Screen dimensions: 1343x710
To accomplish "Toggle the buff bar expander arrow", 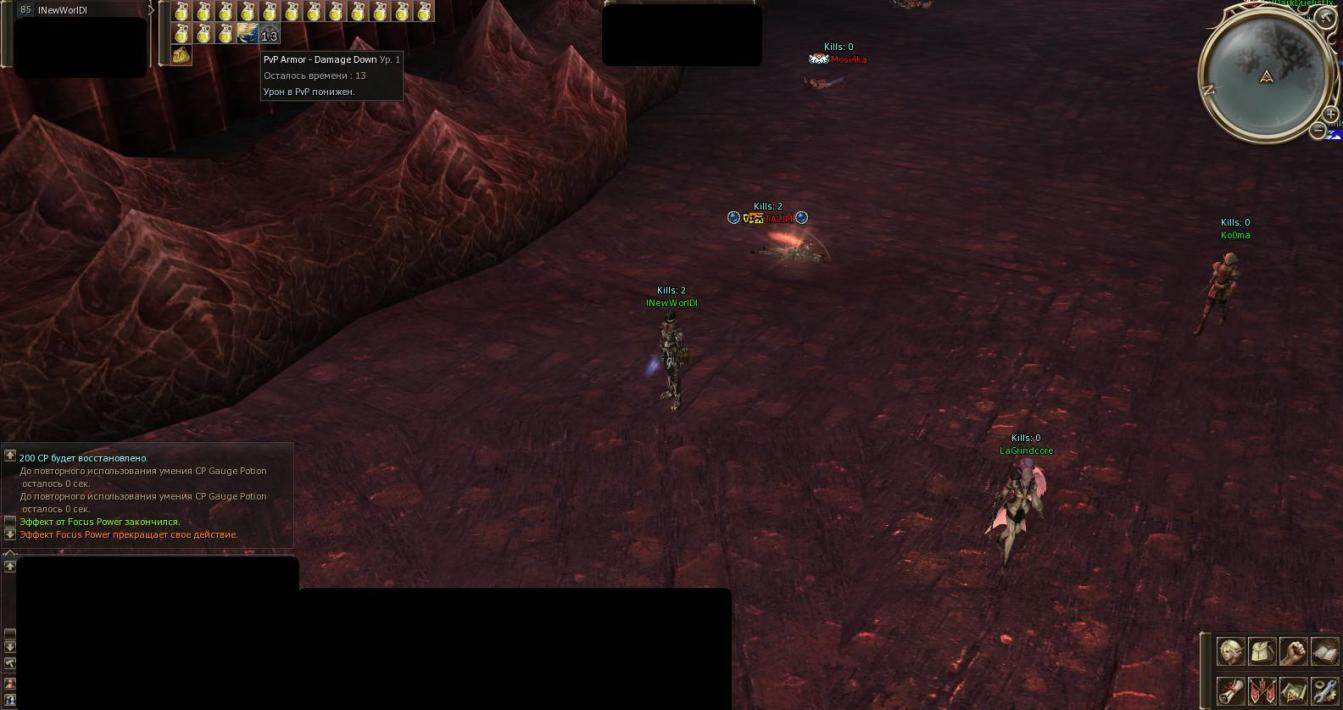I will 151,10.
